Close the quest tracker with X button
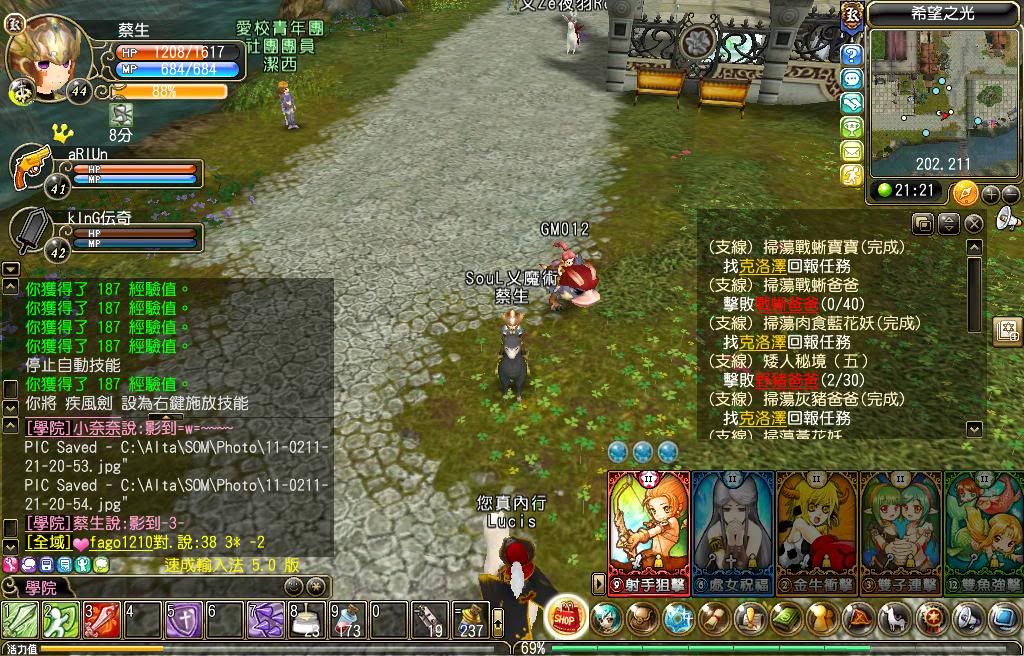Viewport: 1024px width, 656px height. 973,223
